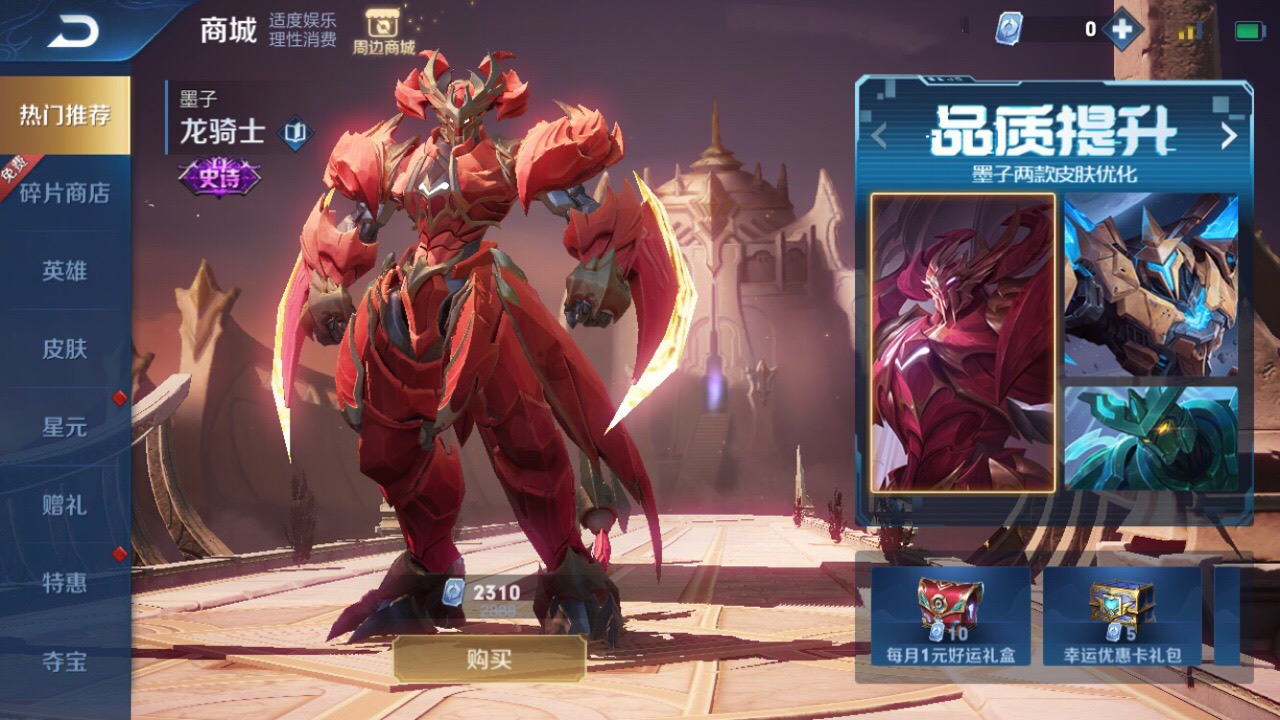
Task: Show the next banner with right arrow
Action: 1229,136
